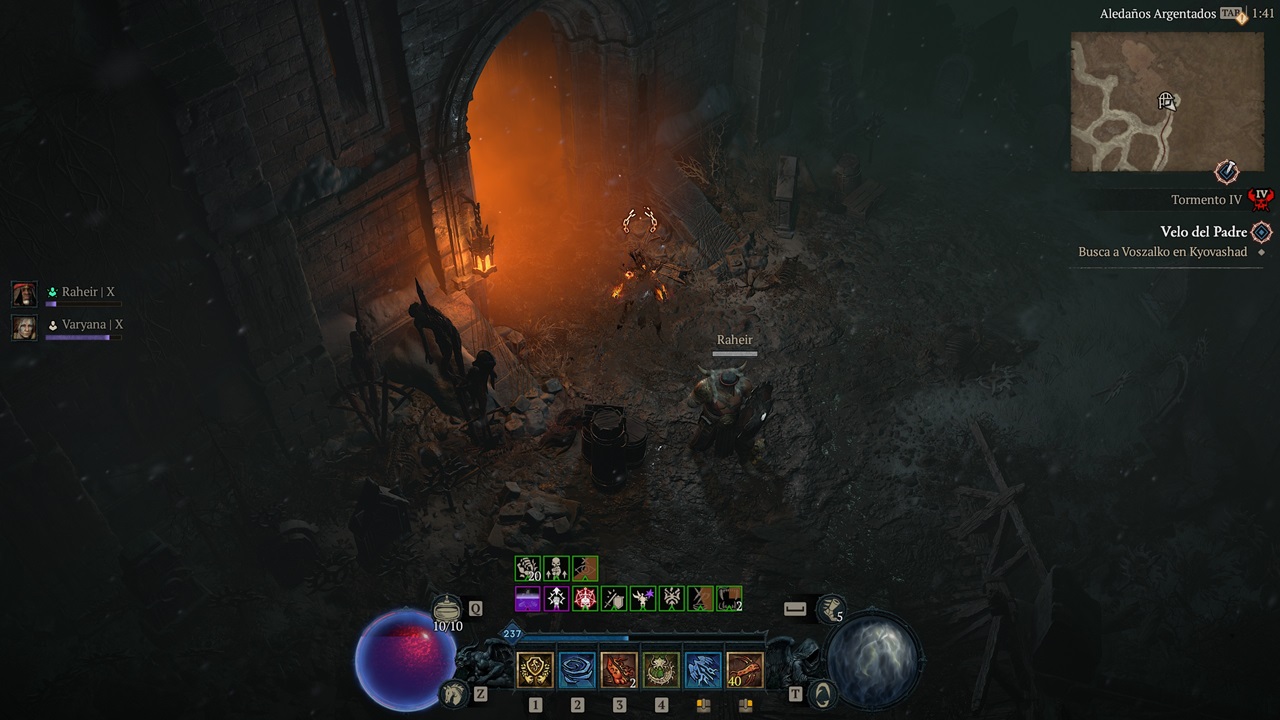Inspect the red pentagram buff icon
The height and width of the screenshot is (720, 1280).
585,599
